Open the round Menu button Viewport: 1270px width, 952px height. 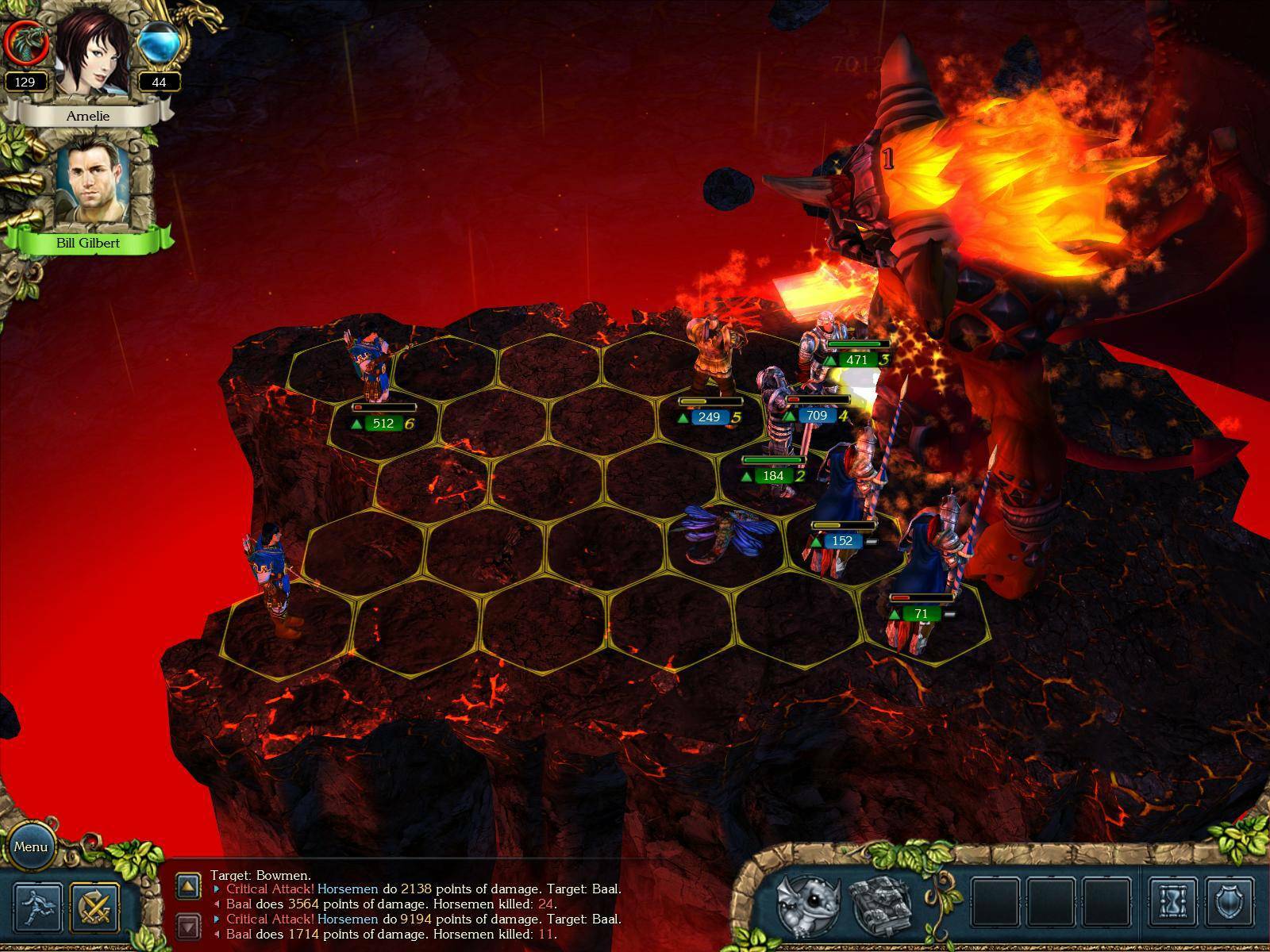coord(31,846)
